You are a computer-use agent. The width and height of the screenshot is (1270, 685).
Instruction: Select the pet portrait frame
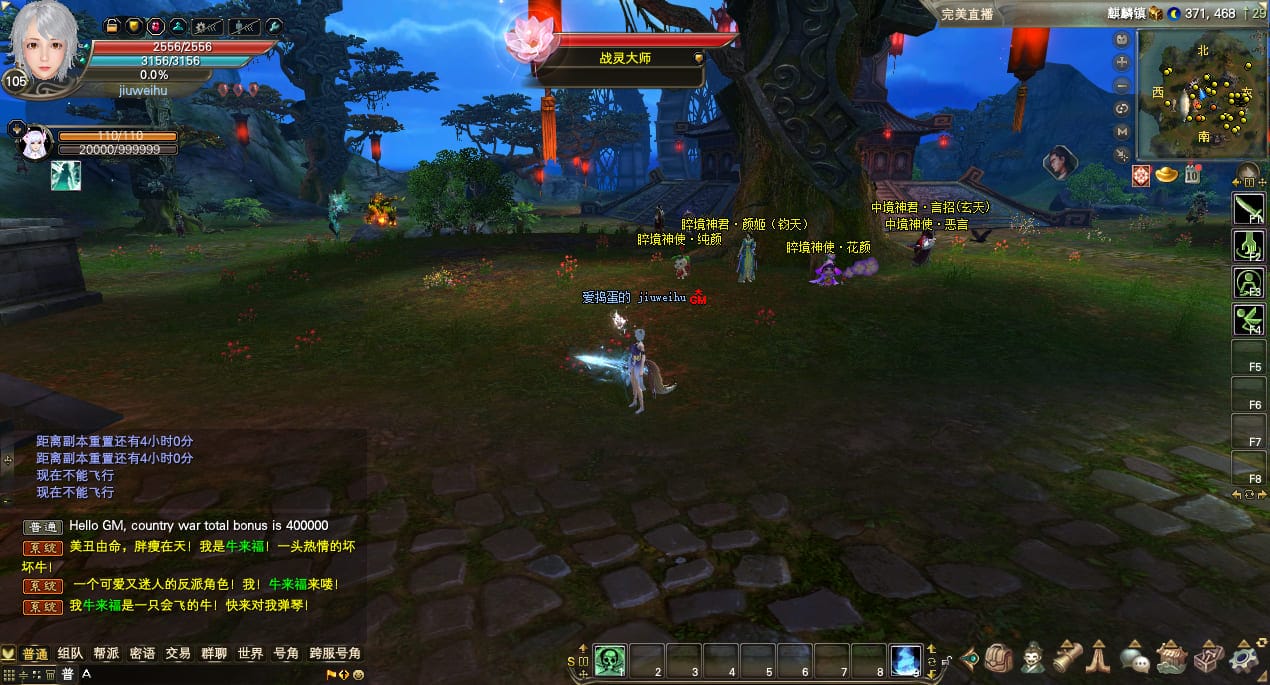pos(33,142)
